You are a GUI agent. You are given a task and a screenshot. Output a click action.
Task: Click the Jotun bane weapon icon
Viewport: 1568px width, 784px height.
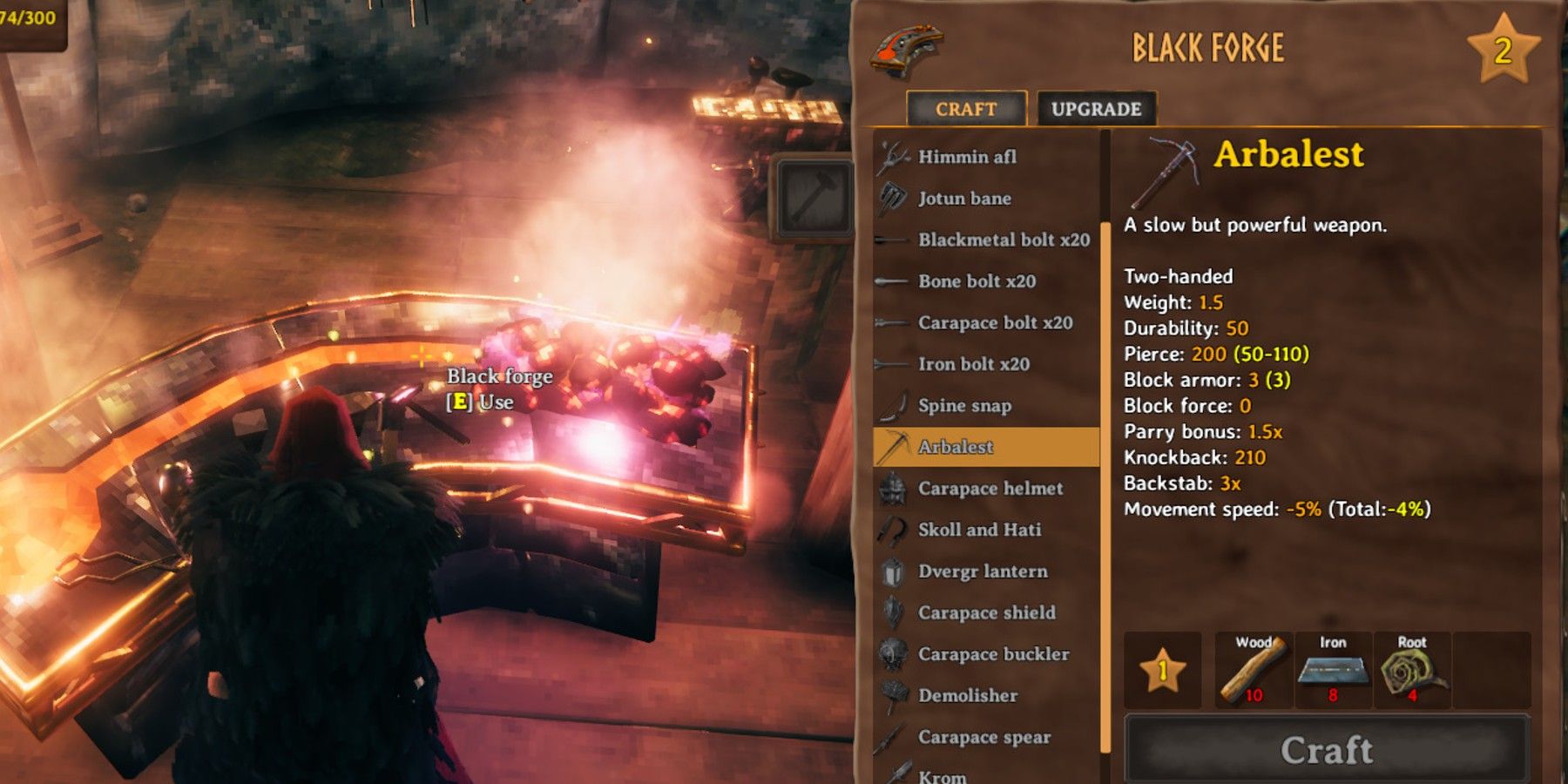[x=894, y=199]
